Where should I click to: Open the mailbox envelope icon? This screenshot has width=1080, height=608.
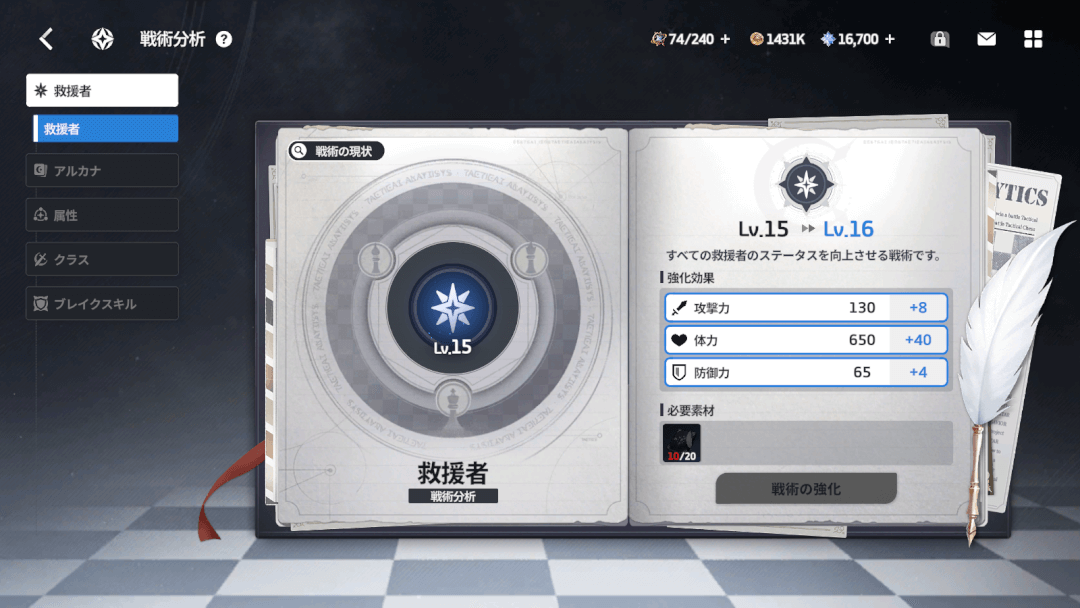coord(986,39)
